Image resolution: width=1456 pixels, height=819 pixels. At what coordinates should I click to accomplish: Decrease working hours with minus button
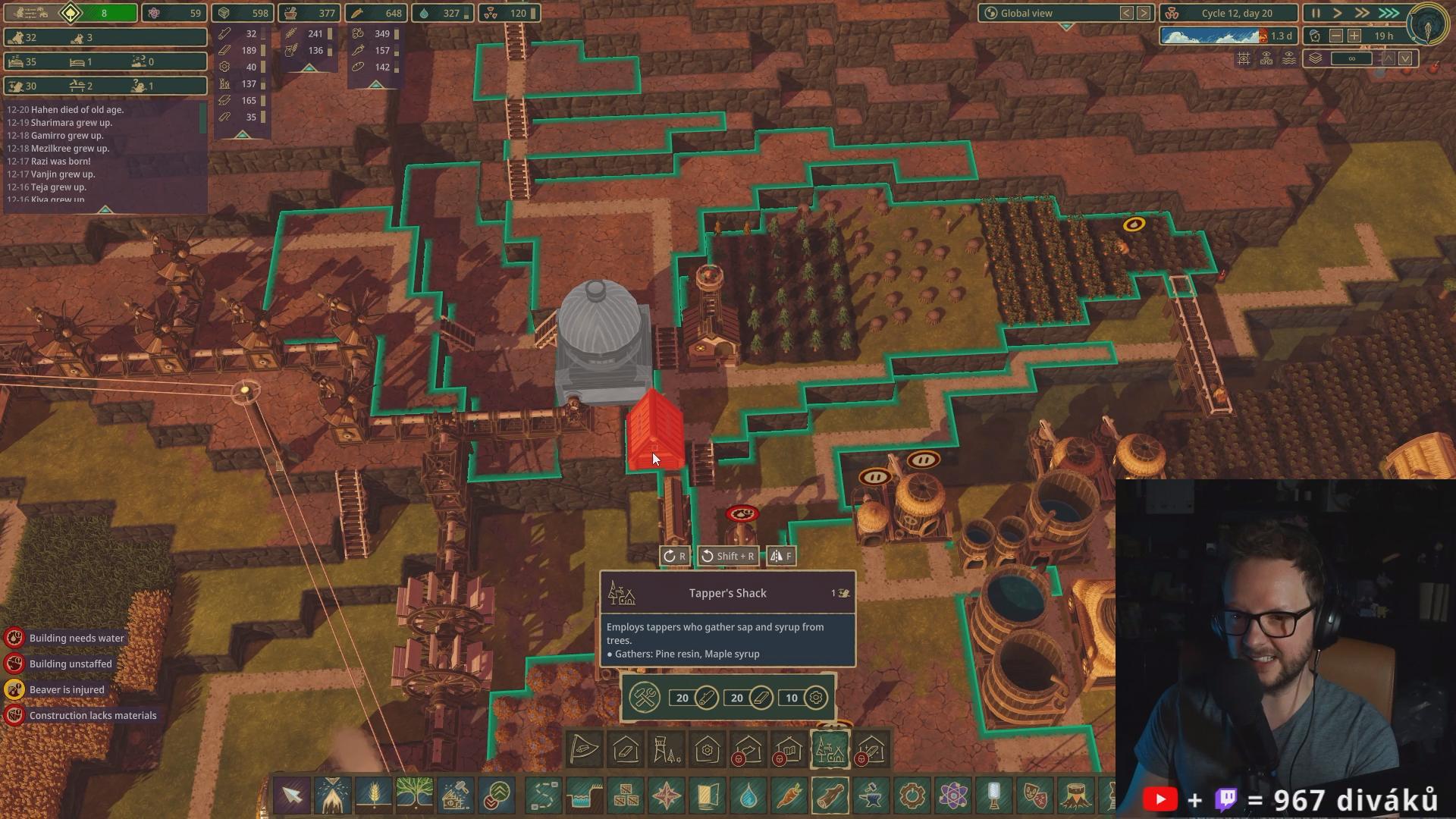pyautogui.click(x=1336, y=36)
